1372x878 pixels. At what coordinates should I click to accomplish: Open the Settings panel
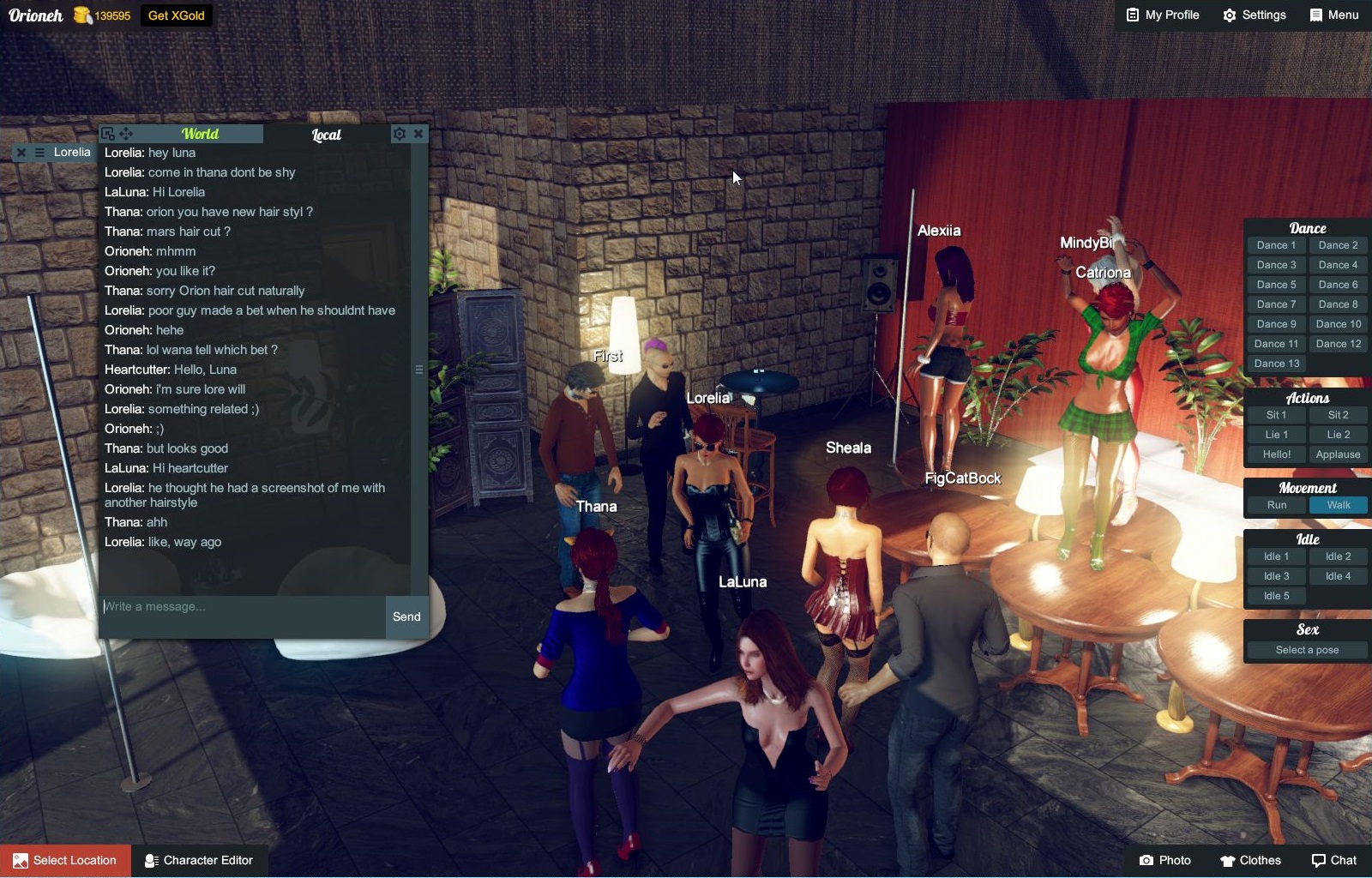(1254, 15)
